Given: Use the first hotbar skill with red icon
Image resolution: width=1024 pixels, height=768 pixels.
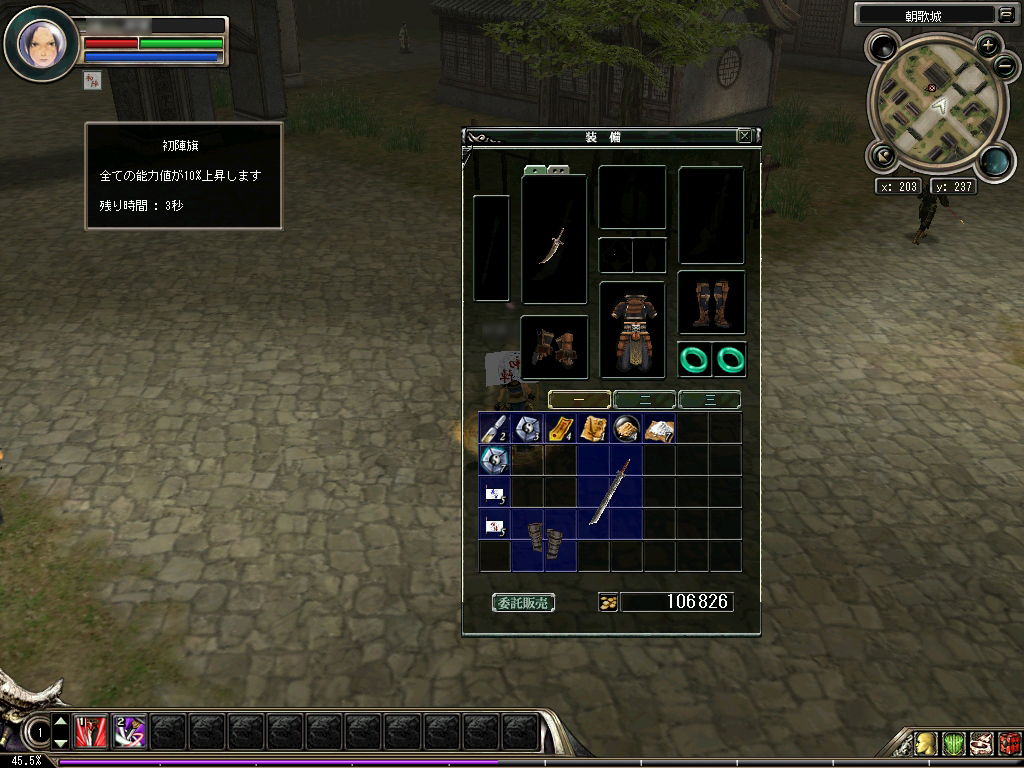Looking at the screenshot, I should pos(90,732).
